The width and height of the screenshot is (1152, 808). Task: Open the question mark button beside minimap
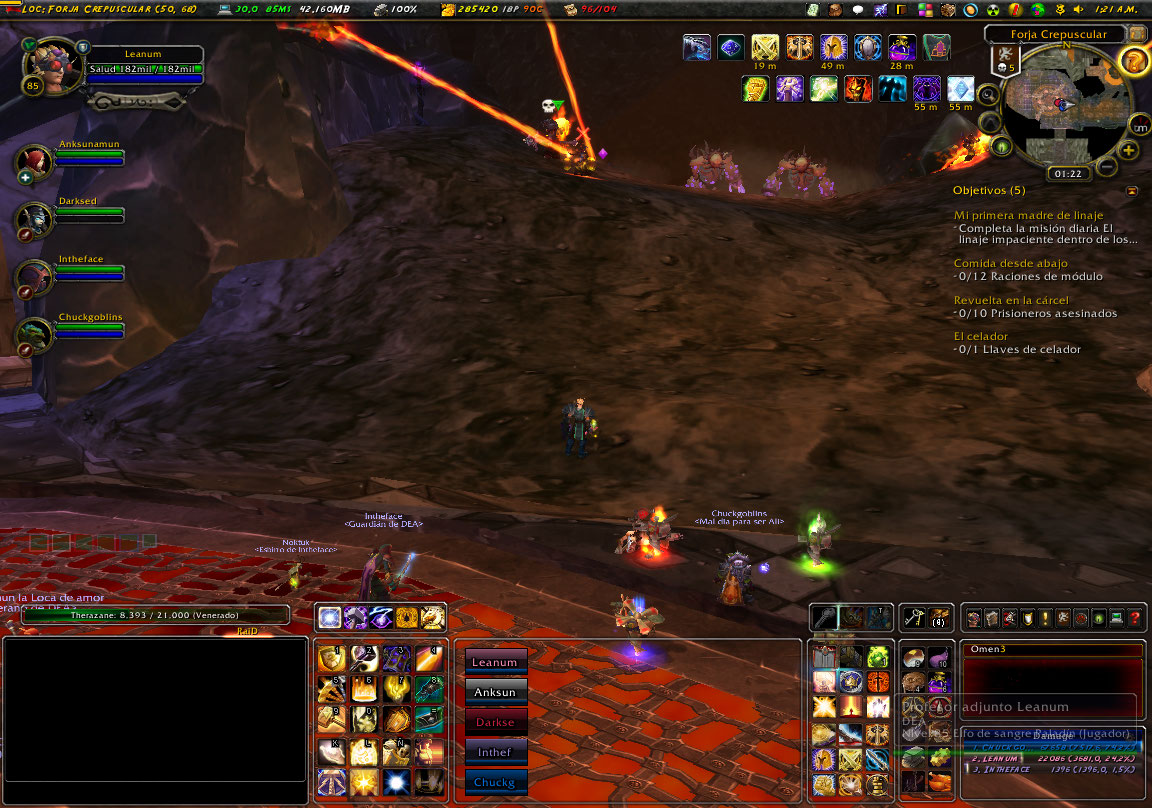tap(1133, 61)
